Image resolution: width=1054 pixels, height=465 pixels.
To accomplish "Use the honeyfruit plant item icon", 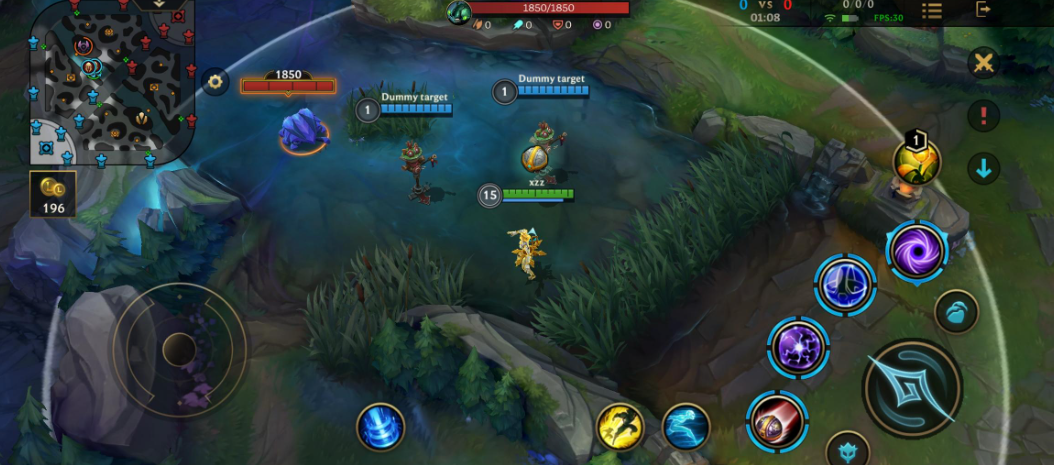I will [917, 162].
